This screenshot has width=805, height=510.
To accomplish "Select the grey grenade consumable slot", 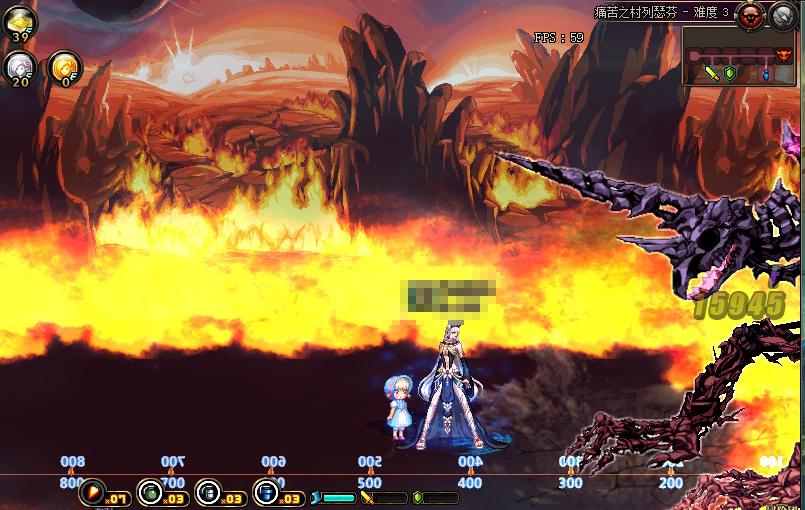I will coord(208,491).
